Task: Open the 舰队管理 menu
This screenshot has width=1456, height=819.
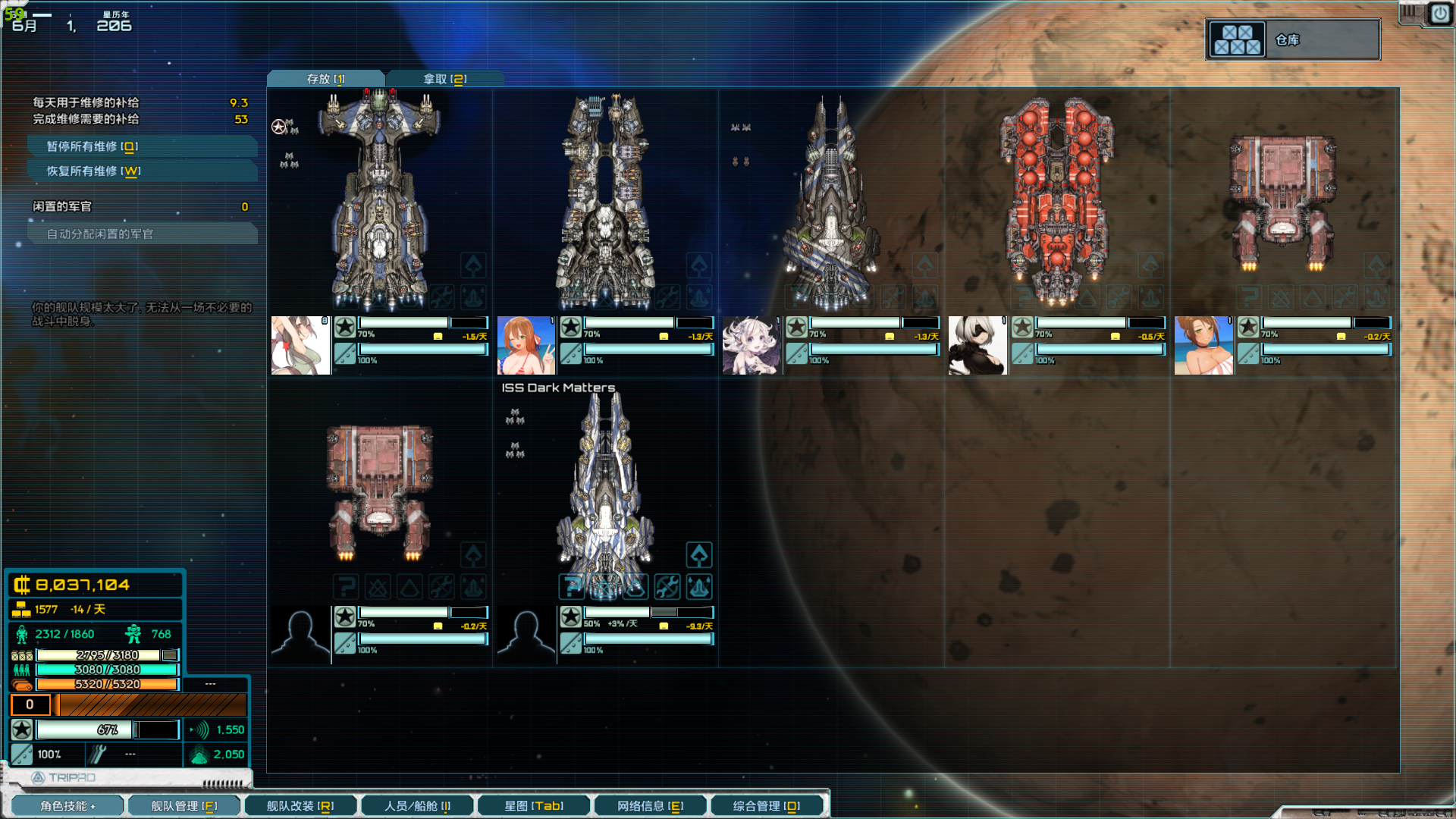Action: point(184,805)
